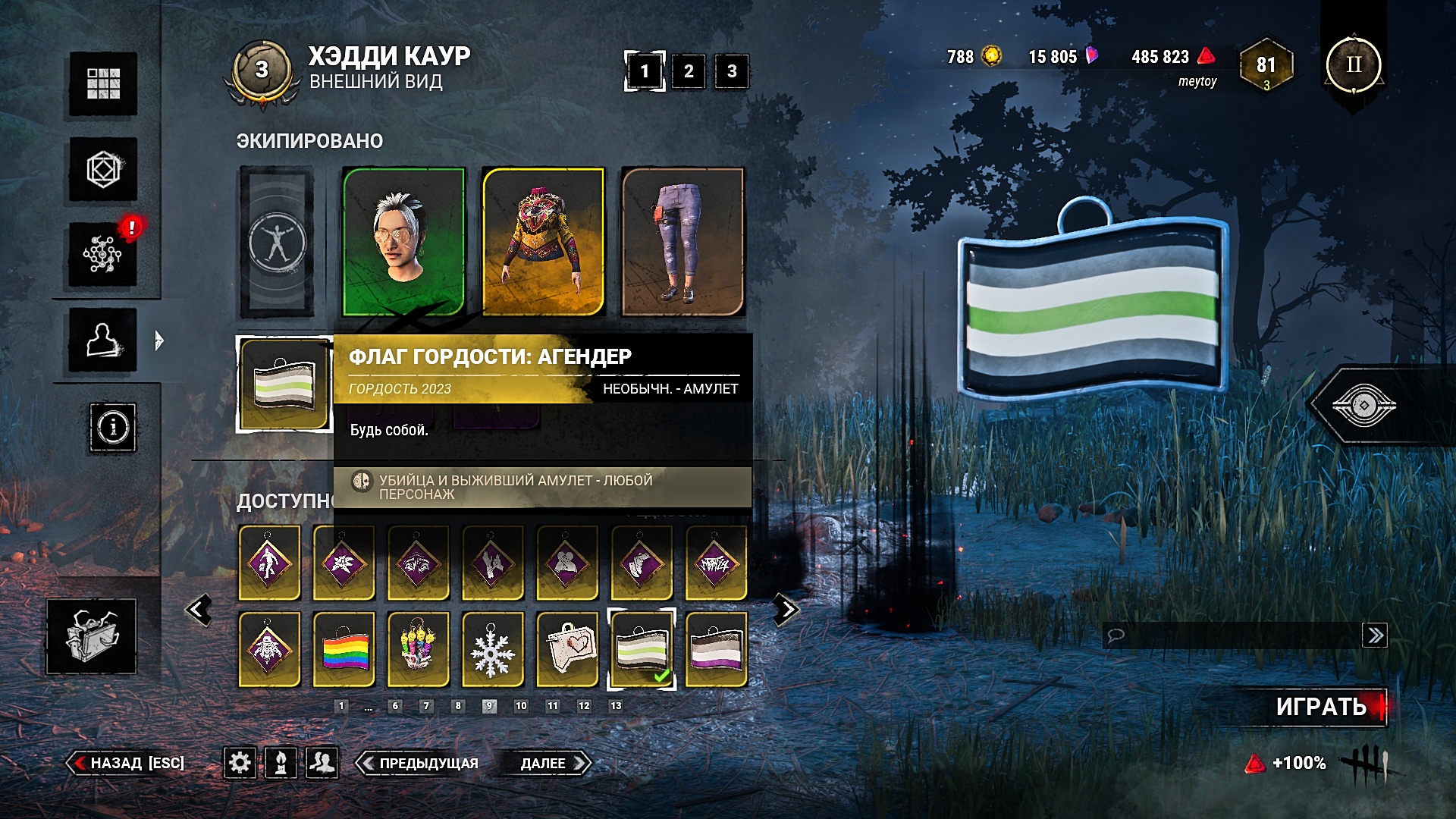Select the rainbow pride flag charm
The height and width of the screenshot is (819, 1456).
[x=344, y=650]
